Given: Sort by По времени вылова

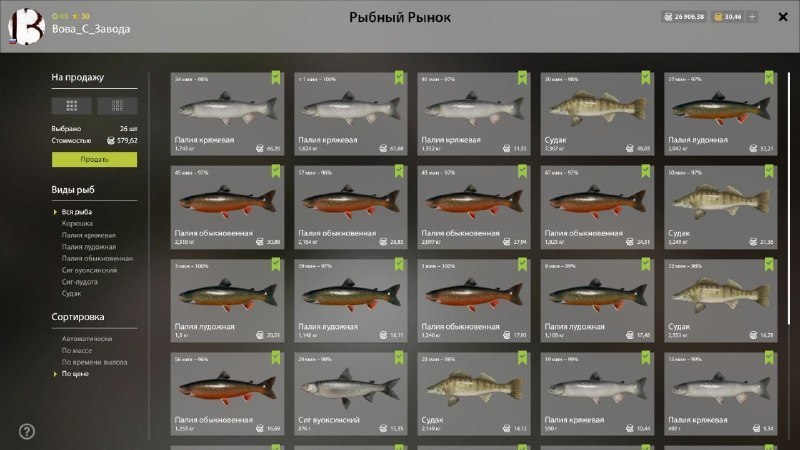Looking at the screenshot, I should (x=94, y=362).
